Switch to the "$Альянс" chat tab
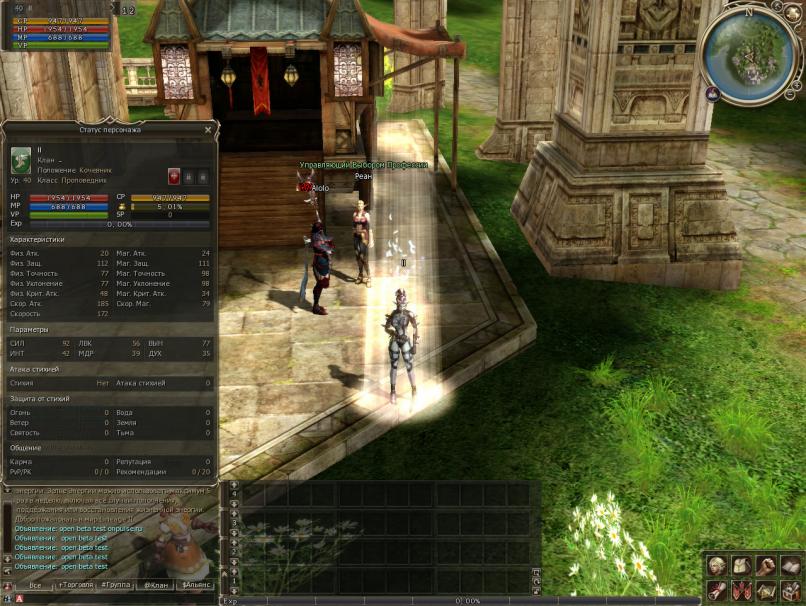 coord(196,585)
